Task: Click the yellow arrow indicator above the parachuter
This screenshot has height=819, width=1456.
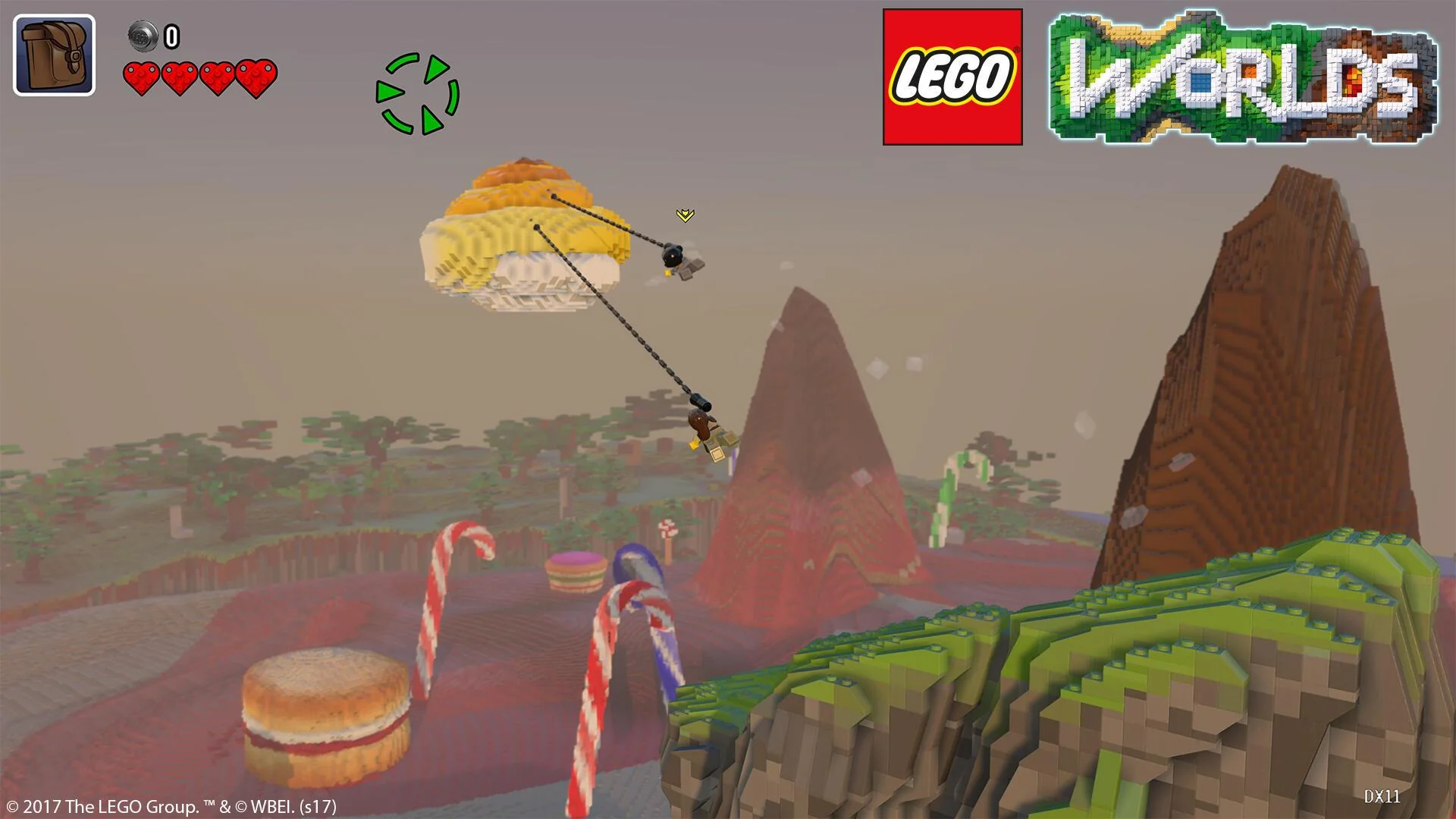Action: [x=685, y=215]
